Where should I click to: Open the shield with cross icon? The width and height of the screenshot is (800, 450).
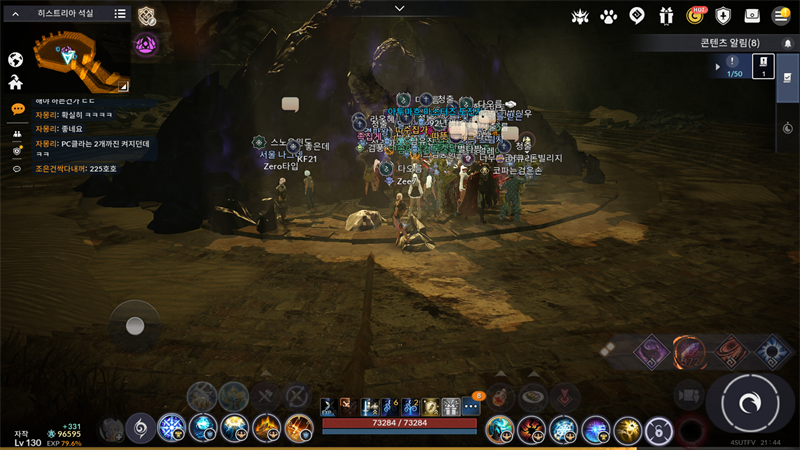point(724,16)
